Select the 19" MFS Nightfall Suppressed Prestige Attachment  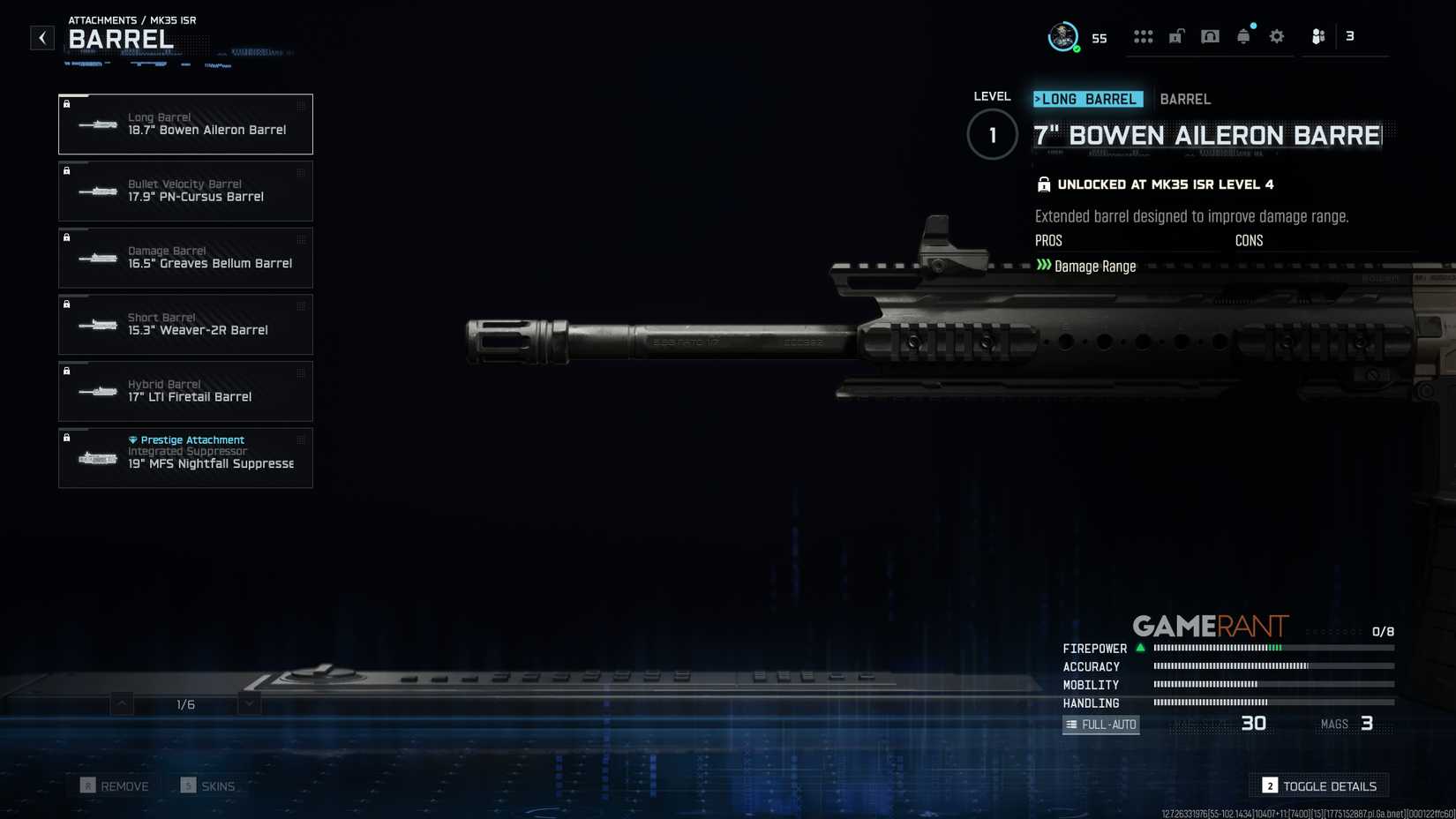pyautogui.click(x=185, y=457)
